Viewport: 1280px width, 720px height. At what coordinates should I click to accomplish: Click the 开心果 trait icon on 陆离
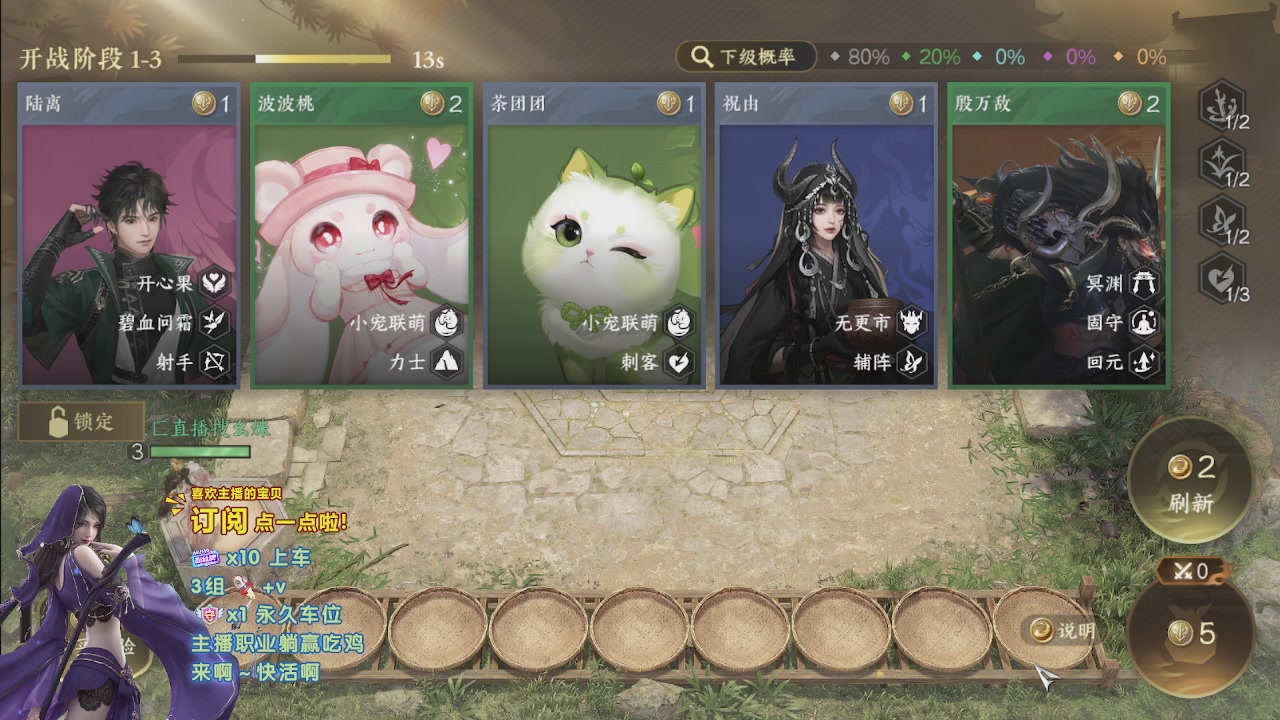tap(215, 283)
